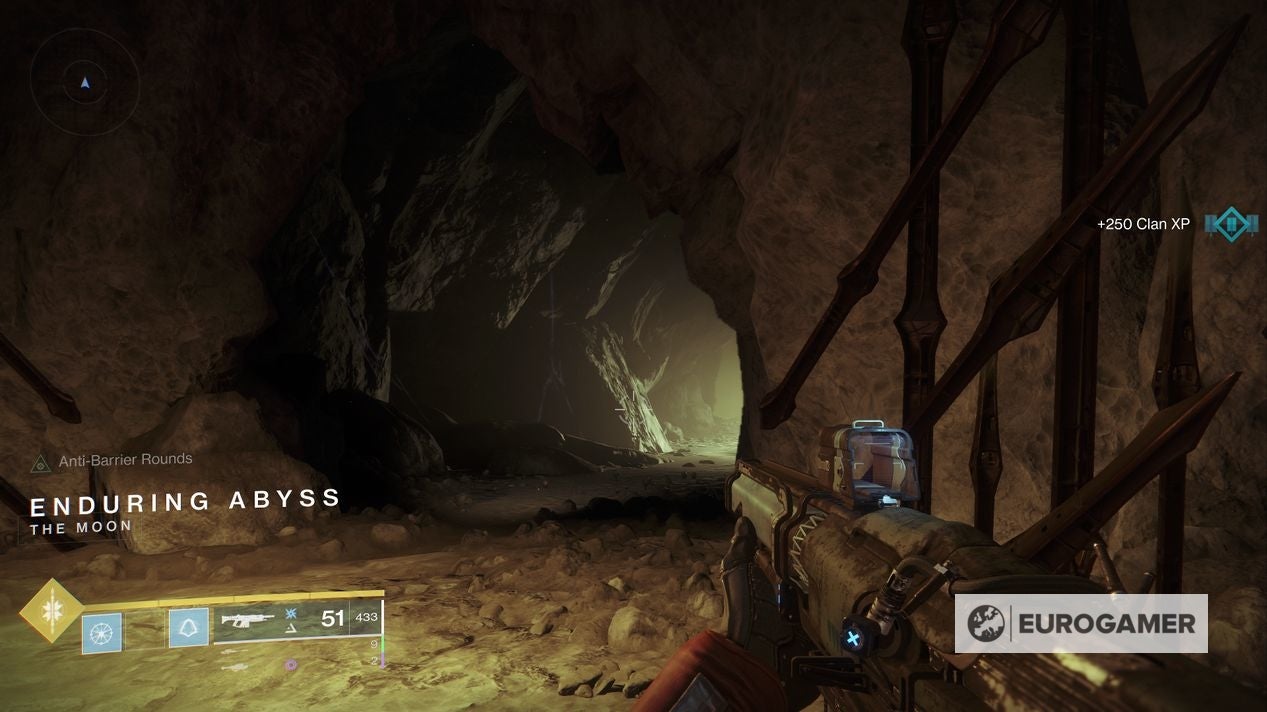The height and width of the screenshot is (712, 1267).
Task: Click the radar minimap circle
Action: pyautogui.click(x=84, y=82)
